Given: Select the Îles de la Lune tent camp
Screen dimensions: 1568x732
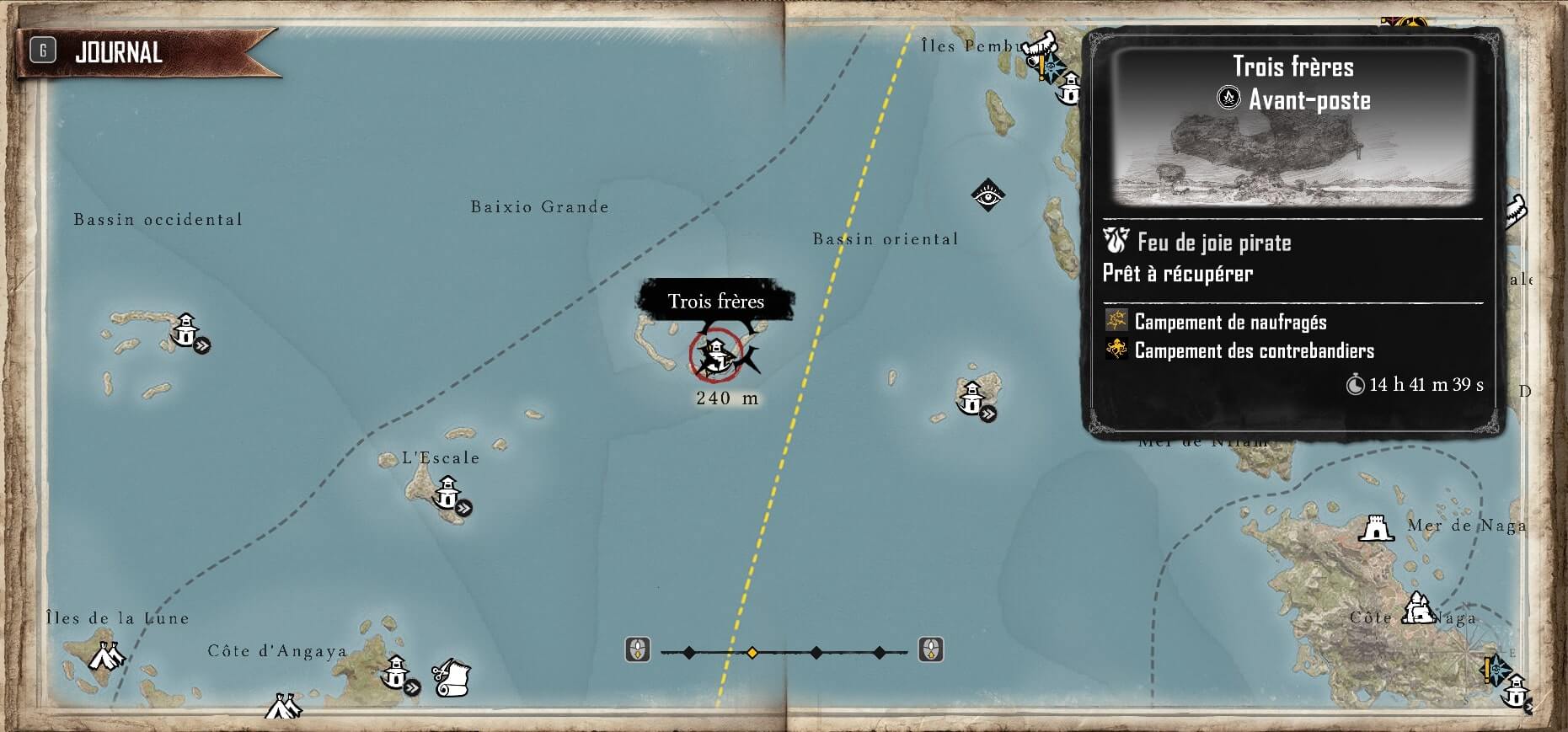Looking at the screenshot, I should [106, 655].
